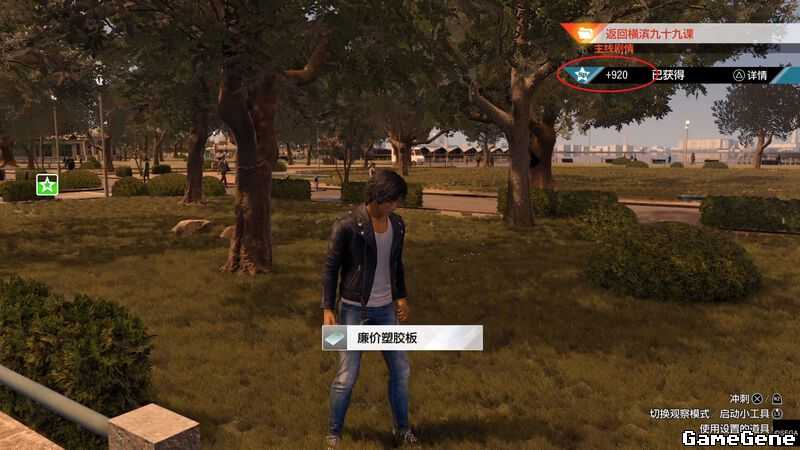Show quest details via 详情

tap(751, 75)
